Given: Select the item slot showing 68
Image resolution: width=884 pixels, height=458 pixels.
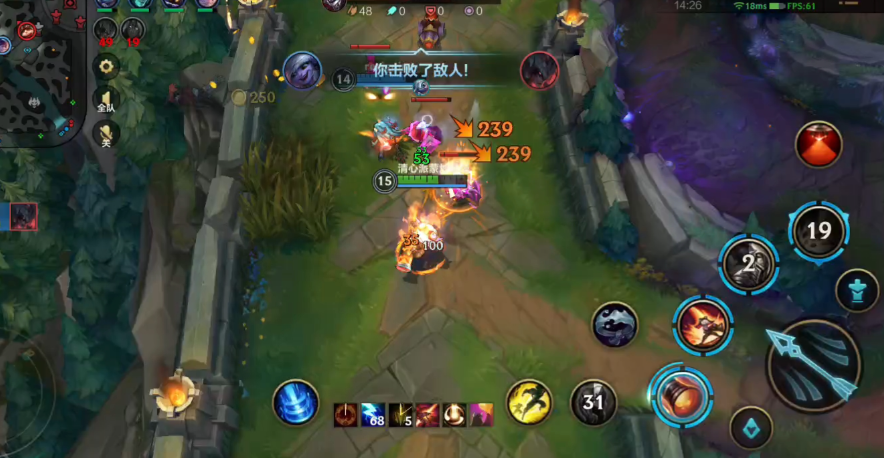Looking at the screenshot, I should tap(373, 414).
